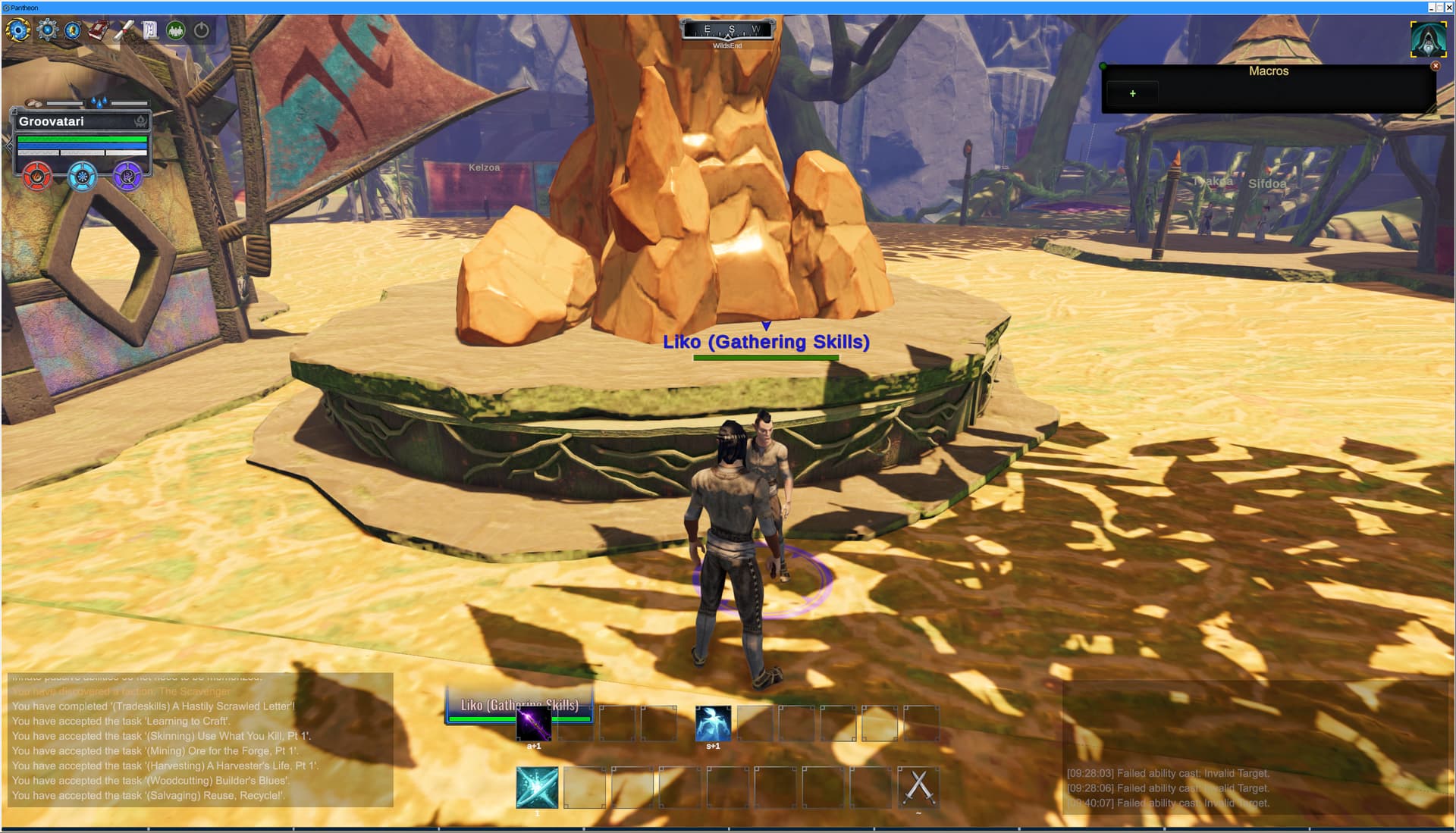Click the rolled scroll icon

124,30
